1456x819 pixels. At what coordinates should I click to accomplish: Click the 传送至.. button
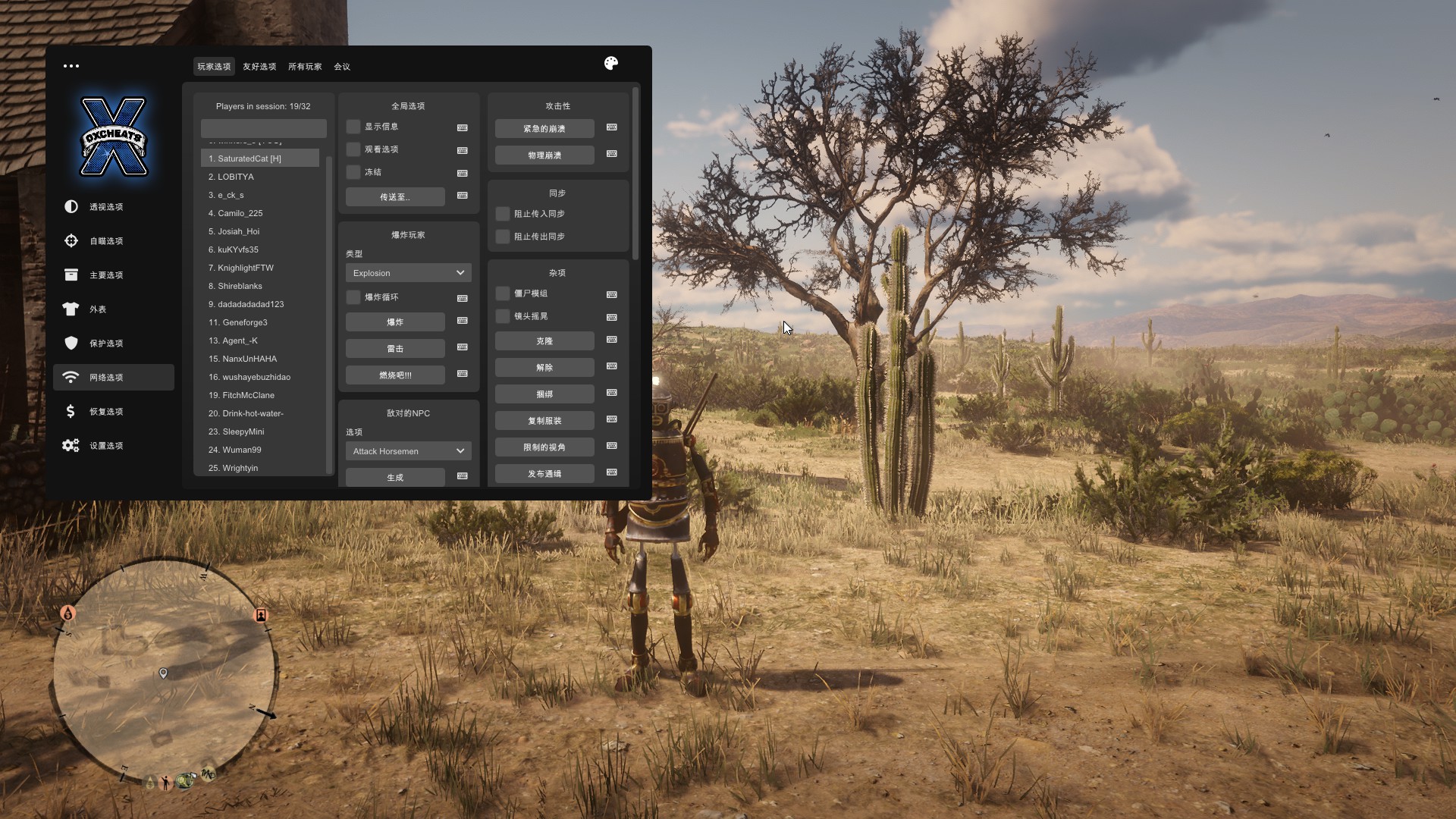tap(395, 197)
